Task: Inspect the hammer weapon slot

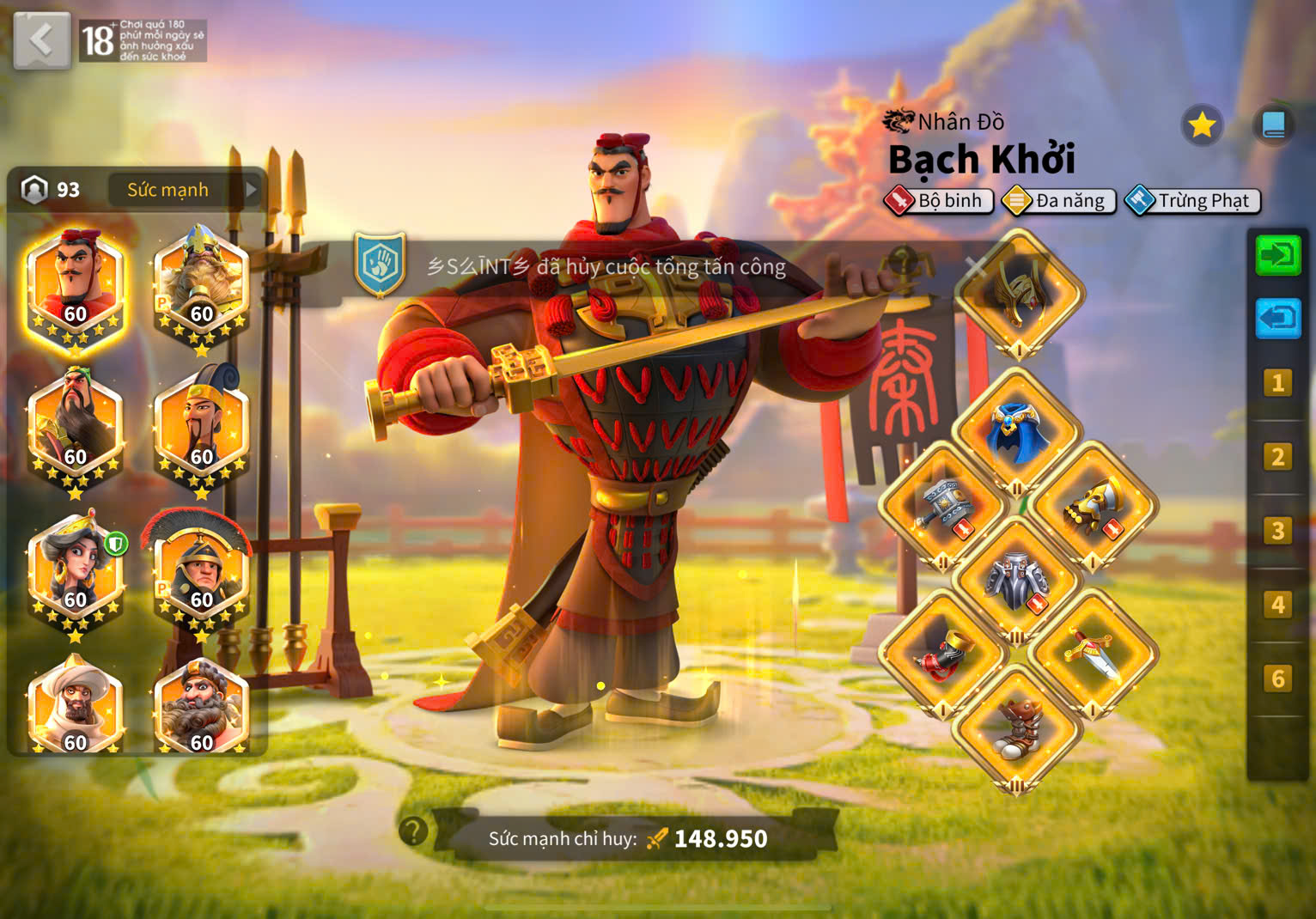Action: (943, 508)
